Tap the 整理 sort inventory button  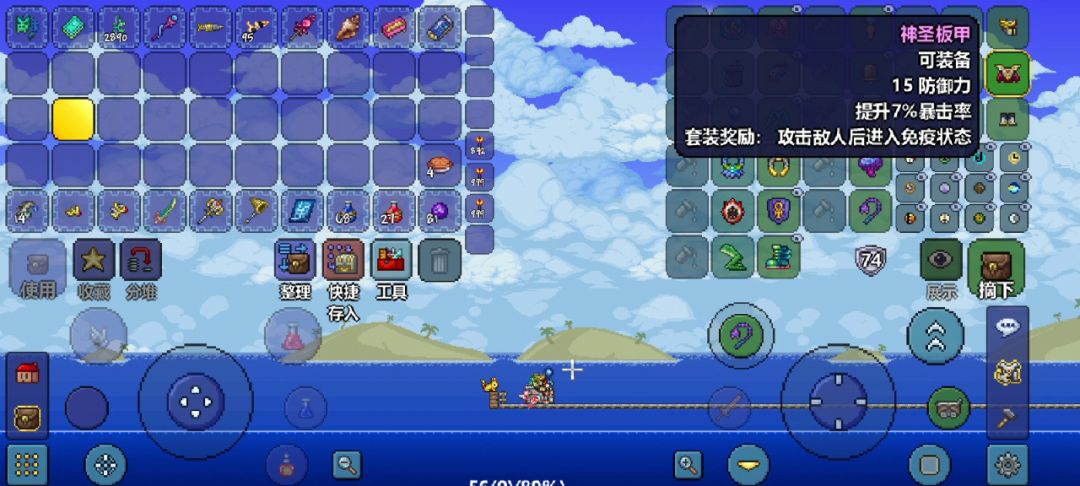pyautogui.click(x=295, y=260)
